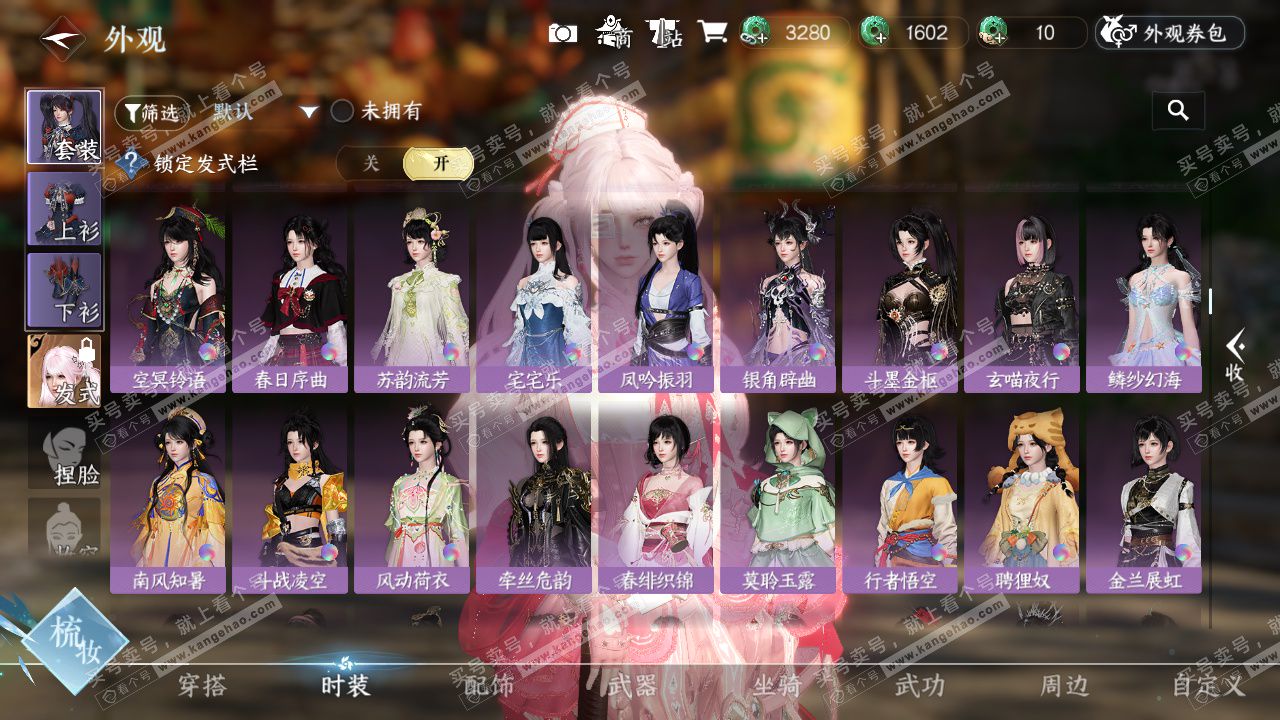Open the shopping cart

point(712,33)
